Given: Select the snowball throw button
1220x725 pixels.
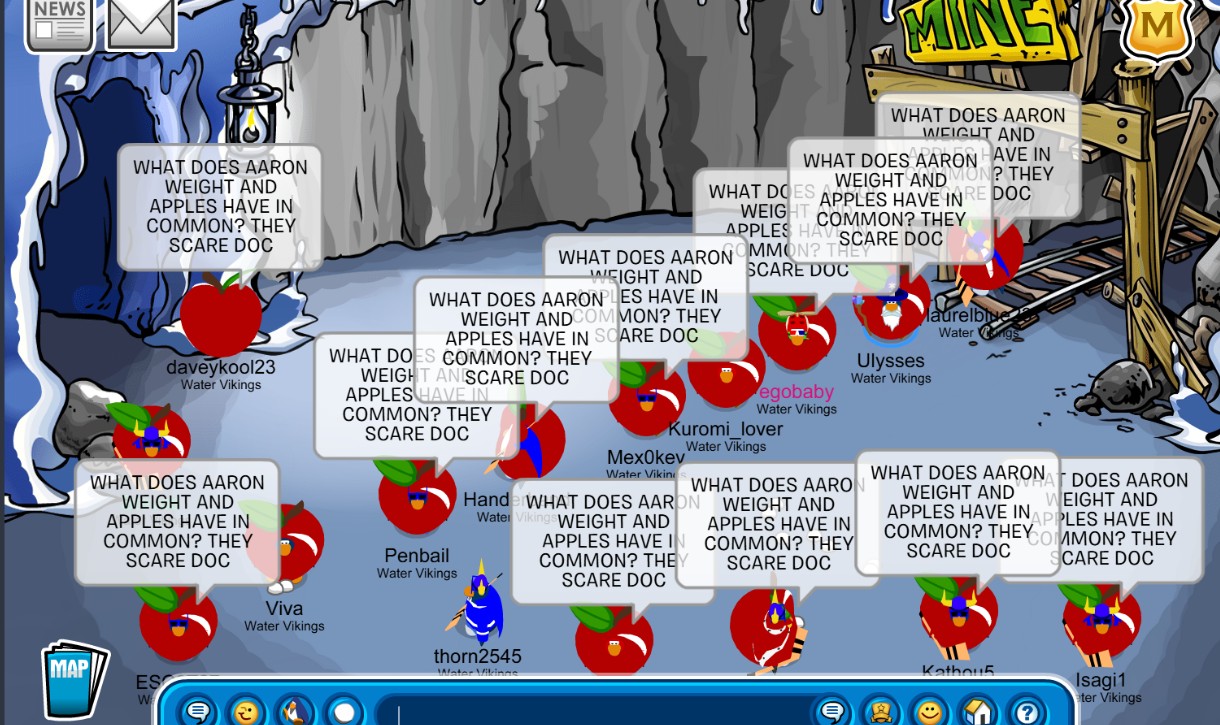Looking at the screenshot, I should 344,712.
